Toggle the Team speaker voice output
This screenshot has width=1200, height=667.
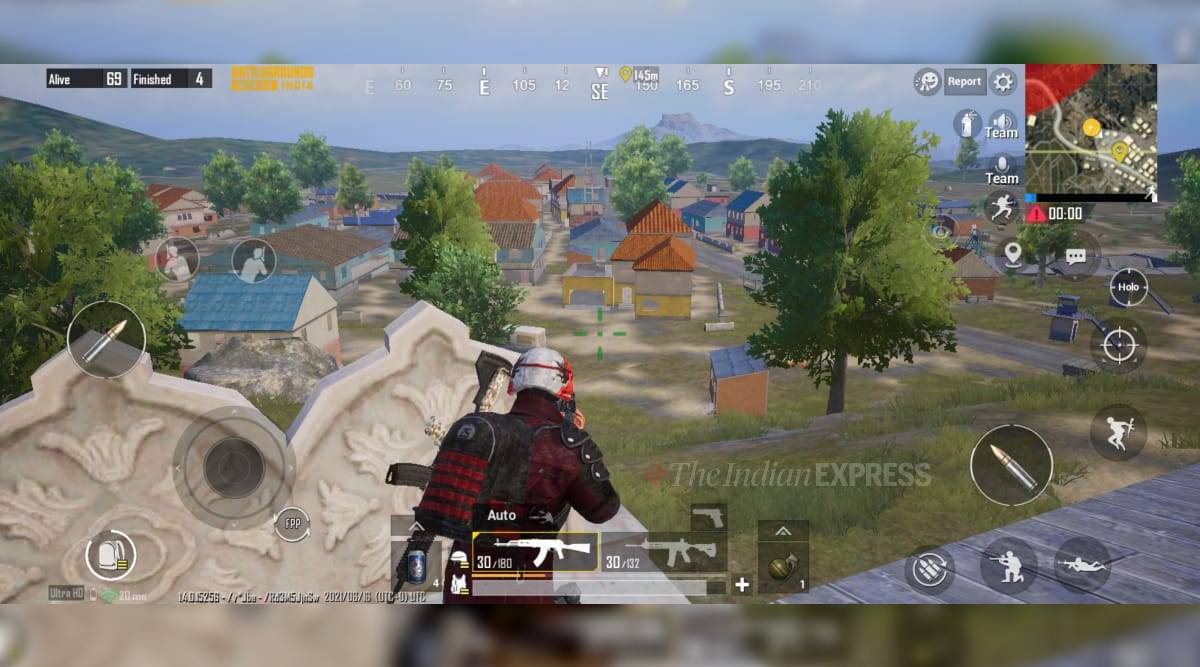pyautogui.click(x=1001, y=125)
